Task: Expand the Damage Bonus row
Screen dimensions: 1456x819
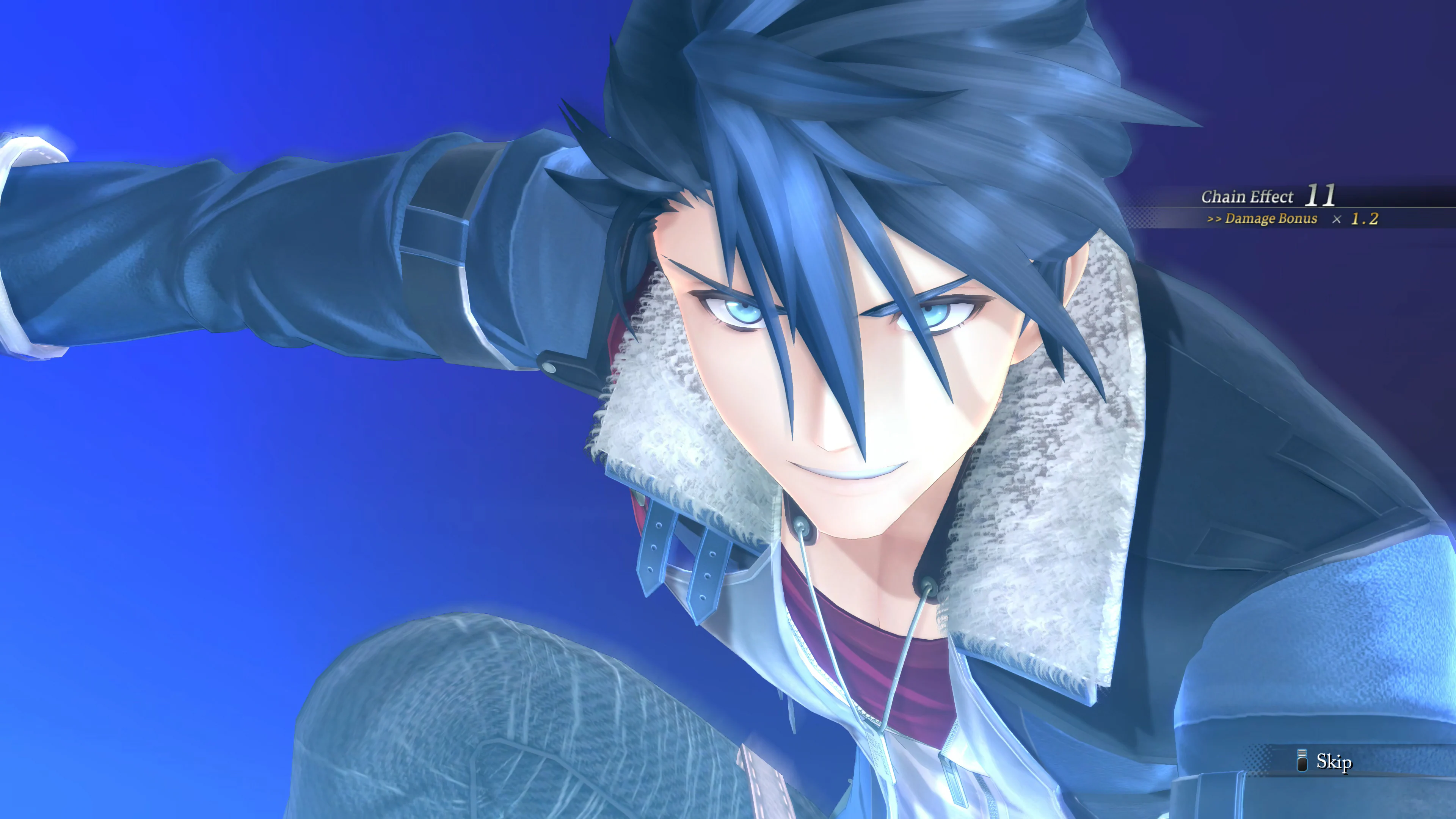Action: coord(1289,219)
